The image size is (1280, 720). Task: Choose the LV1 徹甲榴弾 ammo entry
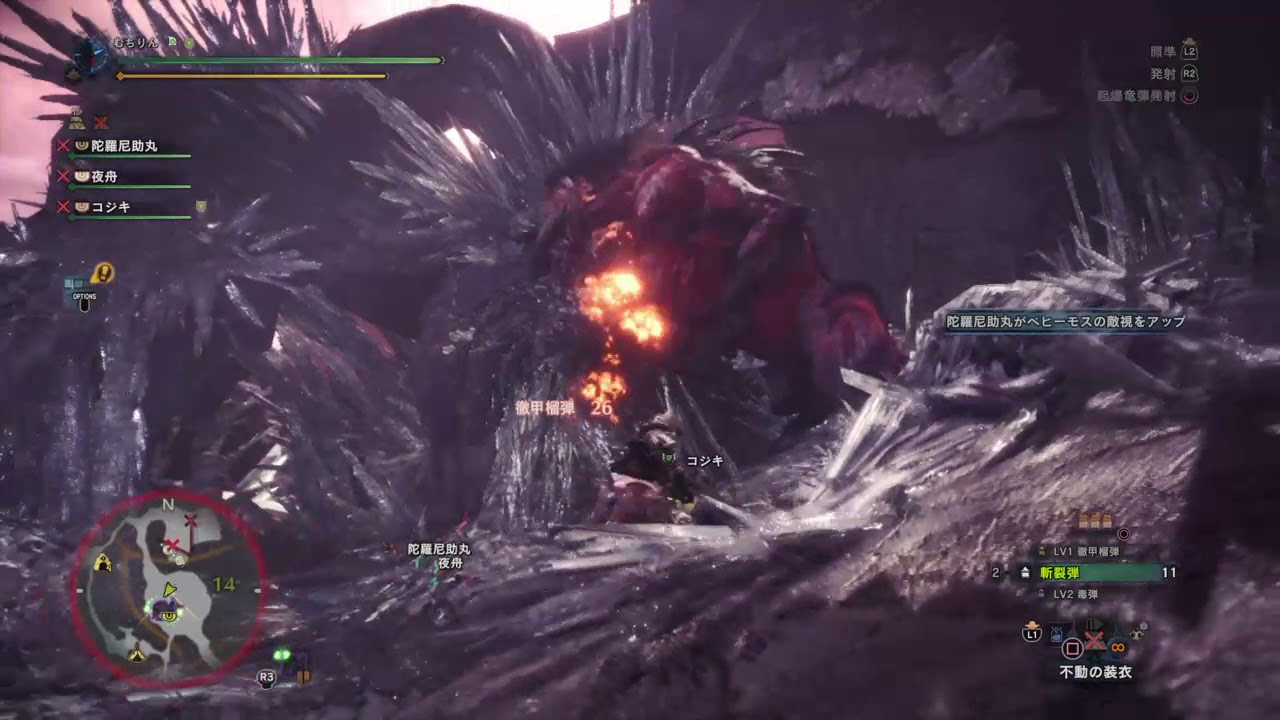1085,551
